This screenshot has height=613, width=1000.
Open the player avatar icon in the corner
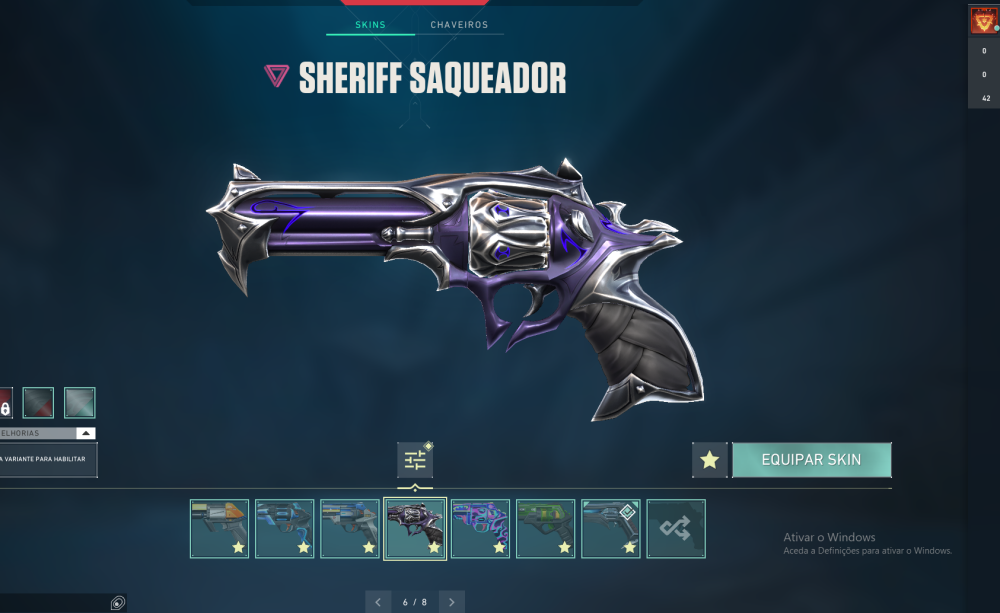click(x=983, y=20)
